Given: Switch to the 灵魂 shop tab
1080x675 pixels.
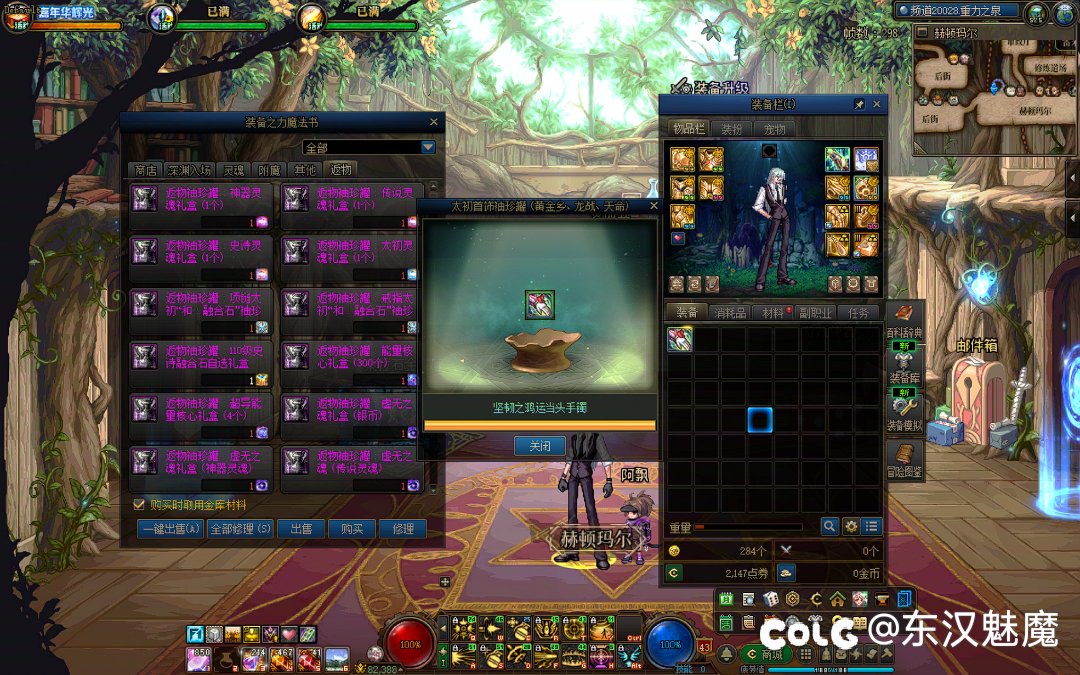Looking at the screenshot, I should tap(232, 170).
